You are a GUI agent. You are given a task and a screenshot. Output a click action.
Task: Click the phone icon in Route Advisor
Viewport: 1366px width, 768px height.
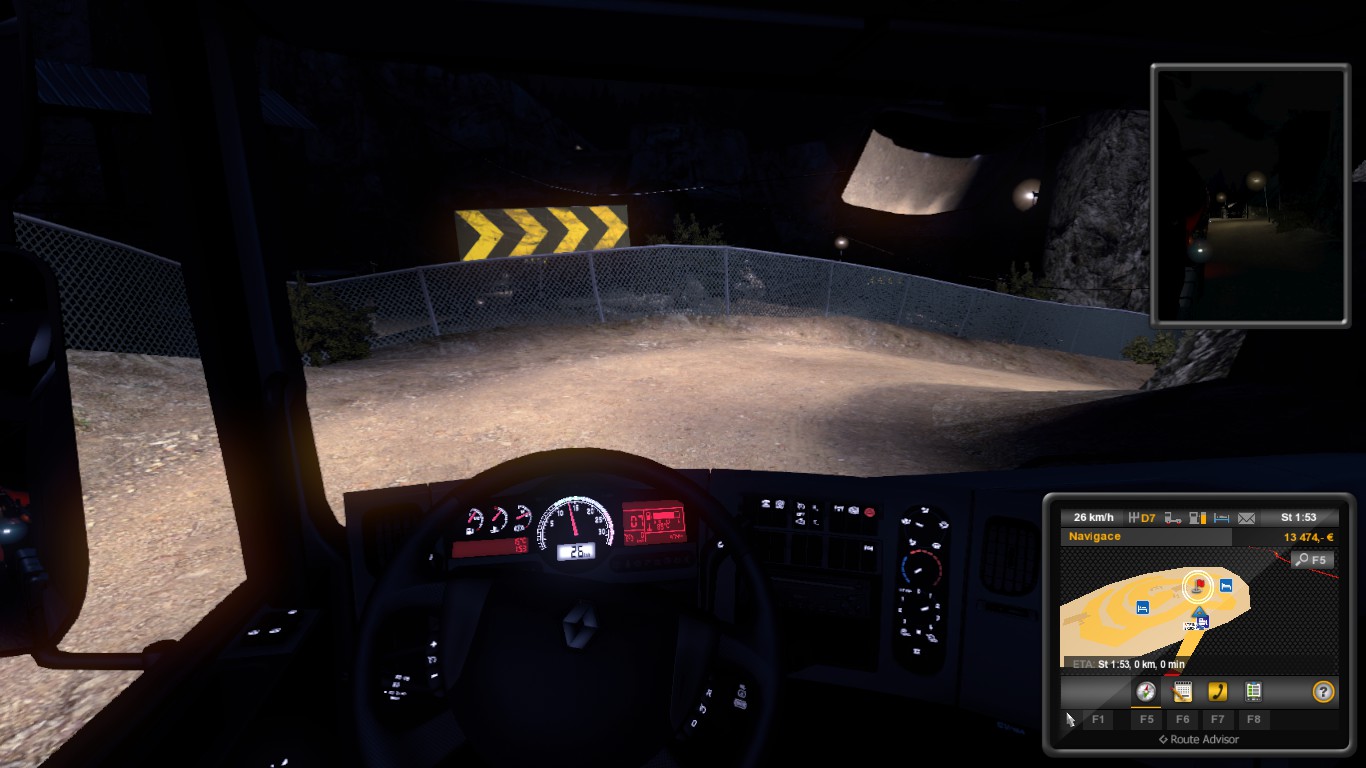click(1217, 691)
